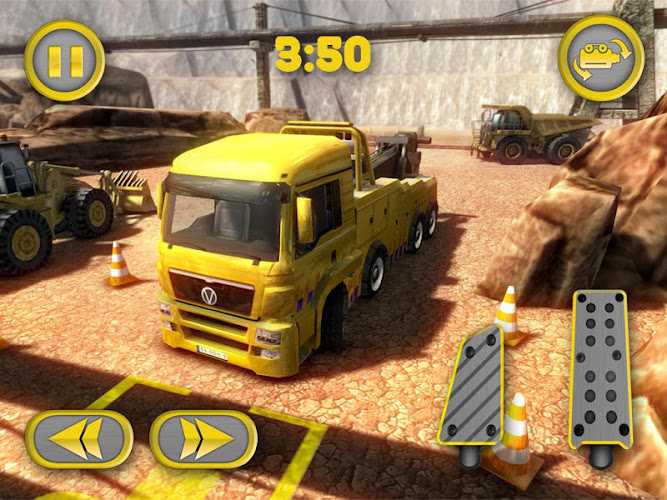Steer left with the left arrow button
The width and height of the screenshot is (667, 500).
[79, 440]
